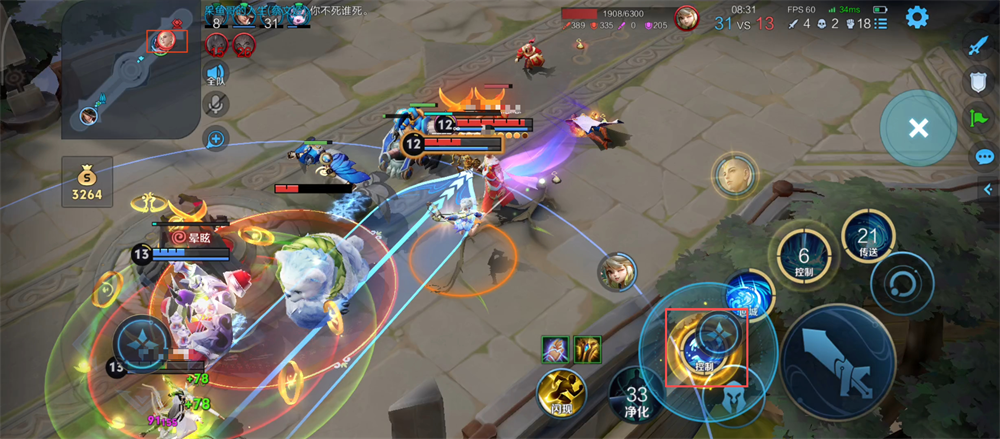Toggle the 全队 team voice speaker
The image size is (1000, 439).
(x=215, y=73)
